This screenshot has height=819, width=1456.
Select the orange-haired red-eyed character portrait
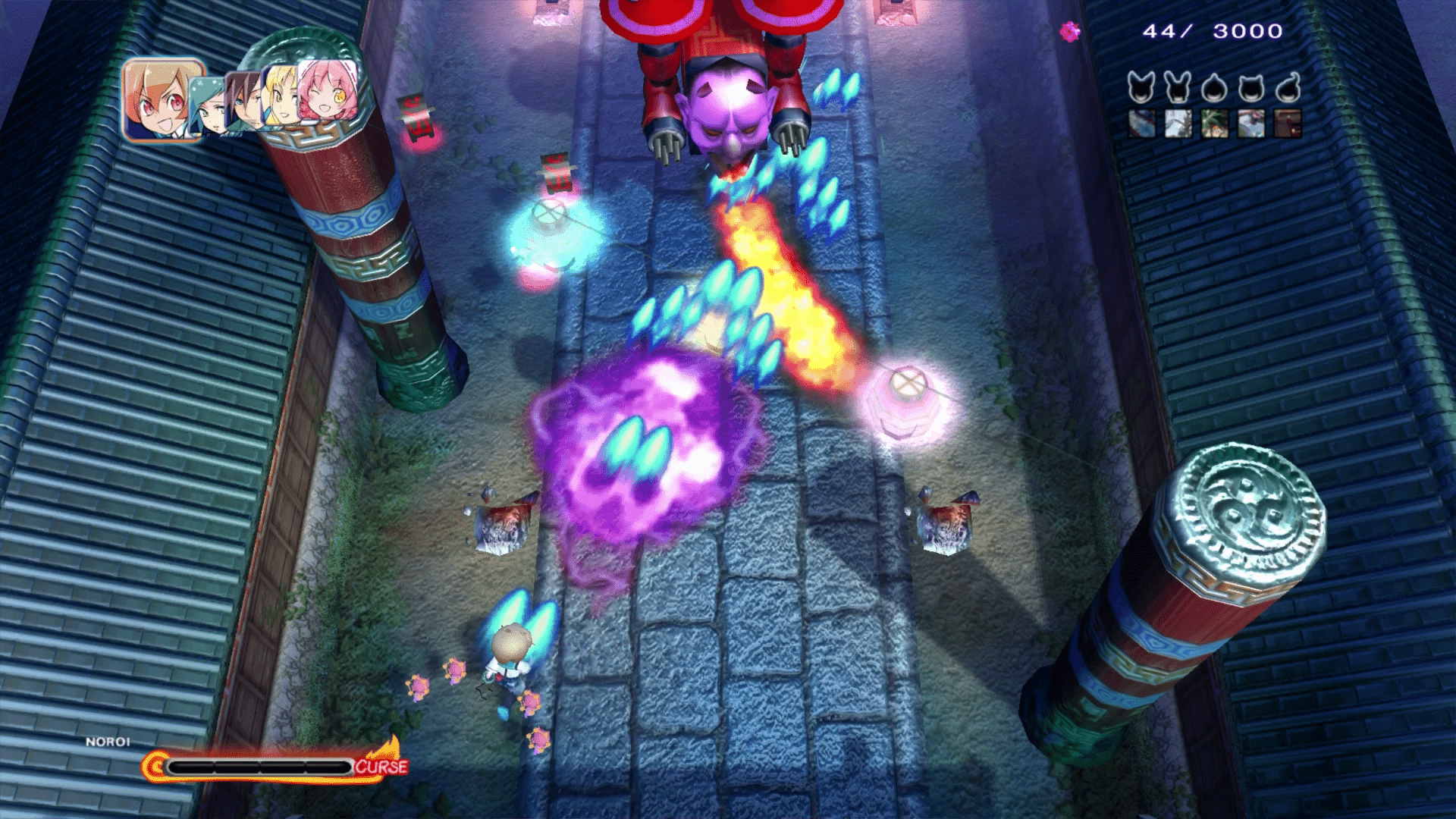tap(161, 100)
